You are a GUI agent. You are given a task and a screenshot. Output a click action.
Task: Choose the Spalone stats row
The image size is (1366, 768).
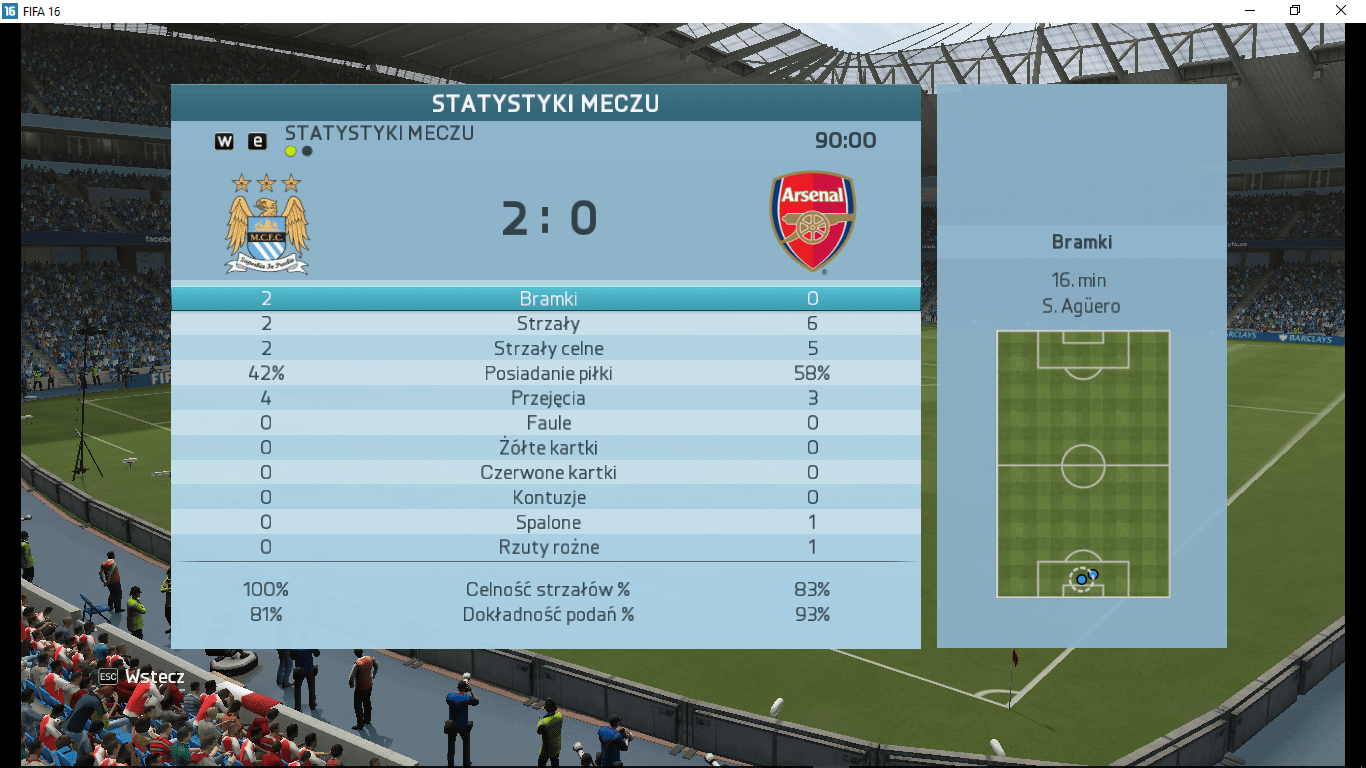click(547, 523)
